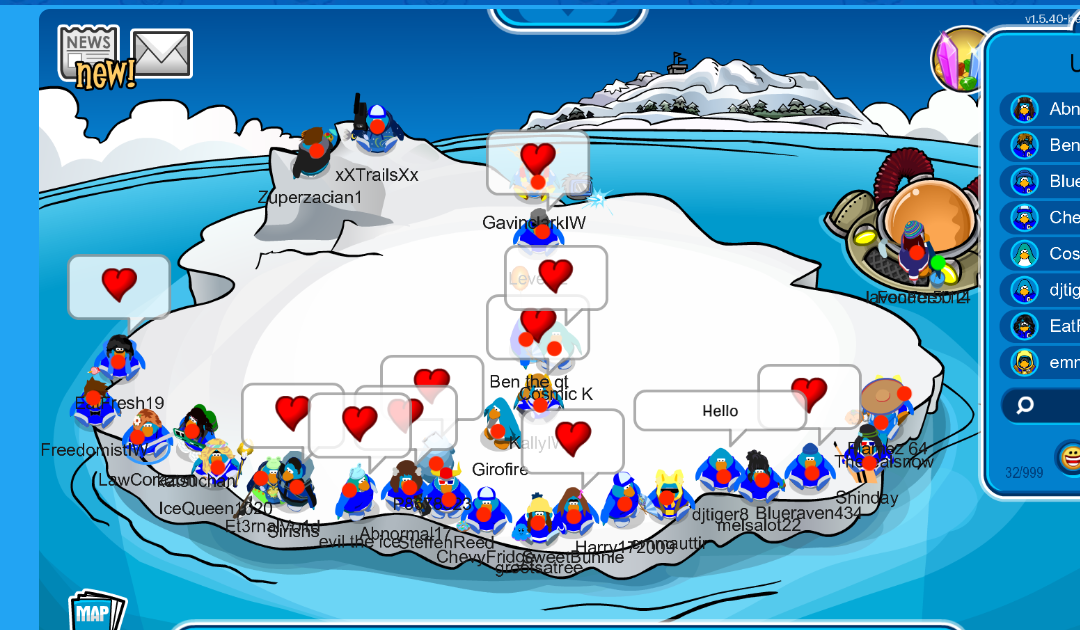Screen dimensions: 1080x630
Task: Open the djtig player row
Action: pyautogui.click(x=1045, y=290)
